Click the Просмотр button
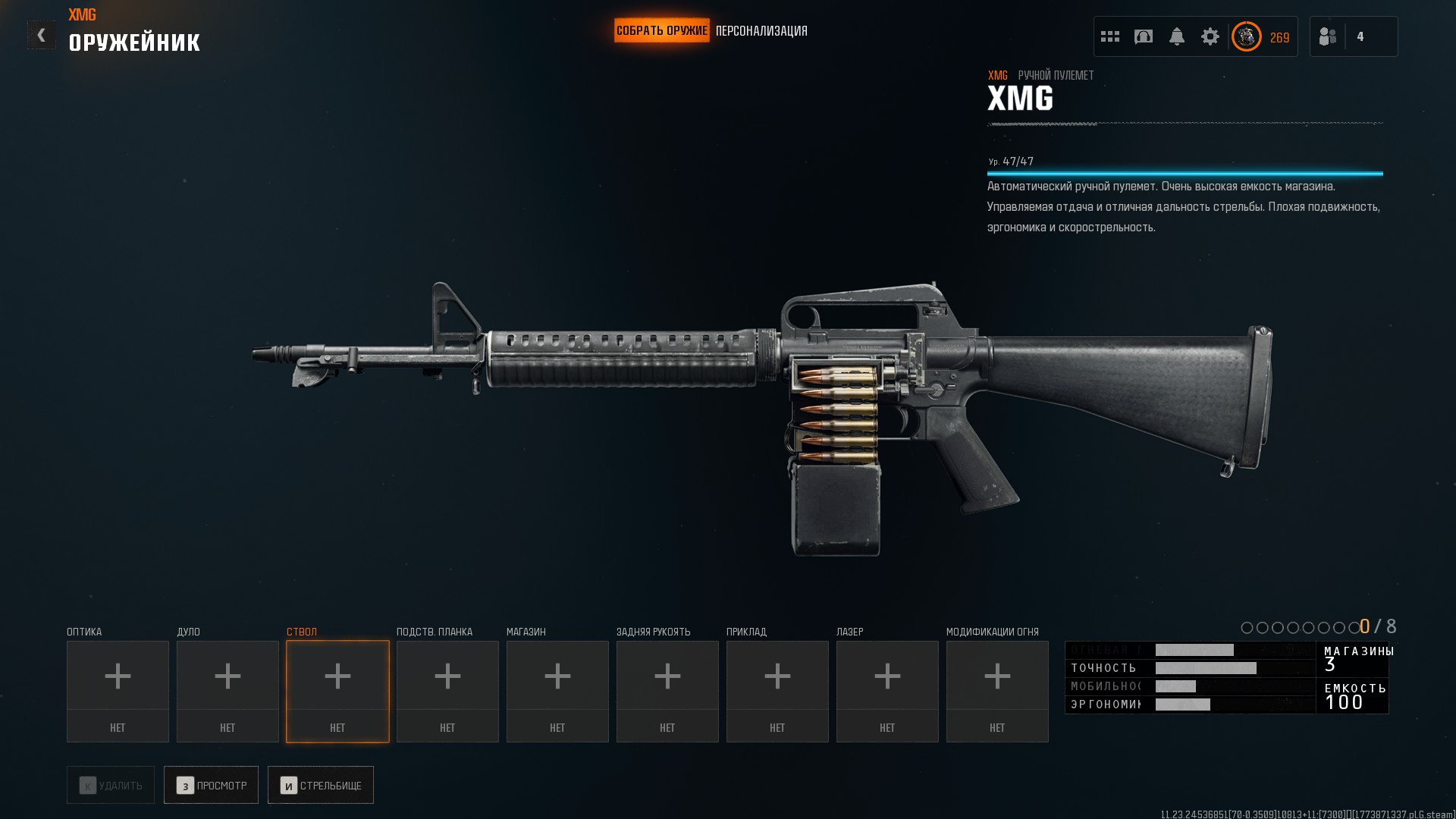Screen dimensions: 1456x819 coord(211,785)
